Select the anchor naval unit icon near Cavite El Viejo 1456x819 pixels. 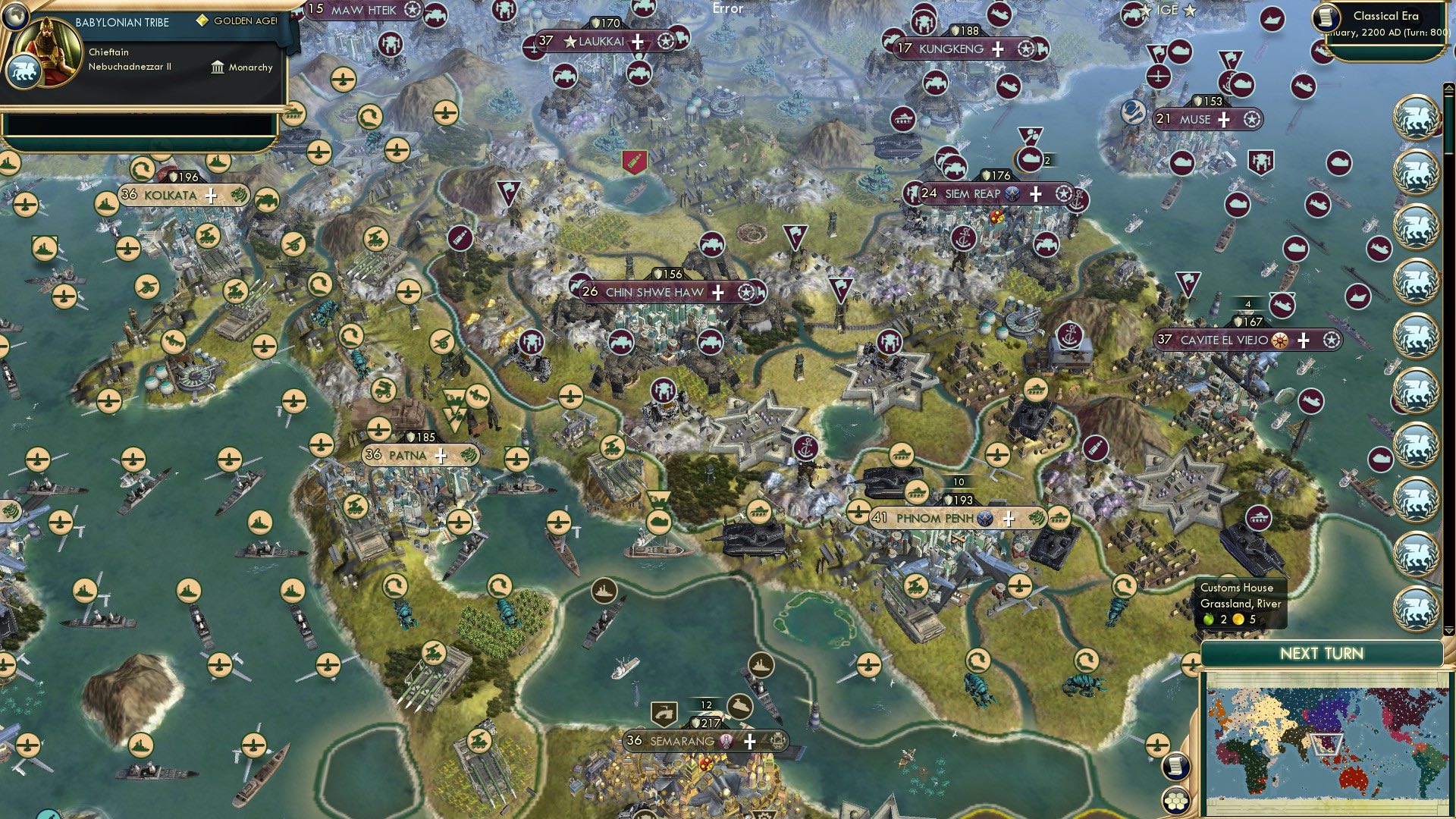(x=1070, y=334)
